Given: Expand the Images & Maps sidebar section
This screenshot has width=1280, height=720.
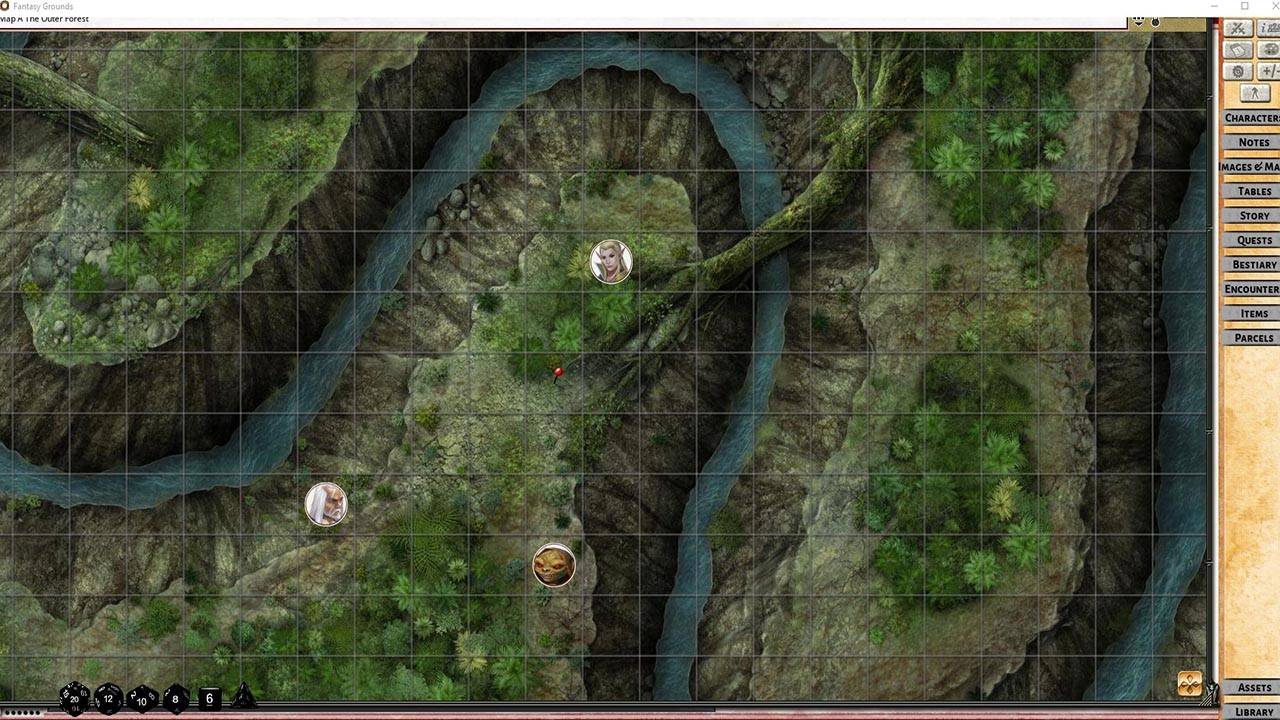Looking at the screenshot, I should pyautogui.click(x=1248, y=166).
